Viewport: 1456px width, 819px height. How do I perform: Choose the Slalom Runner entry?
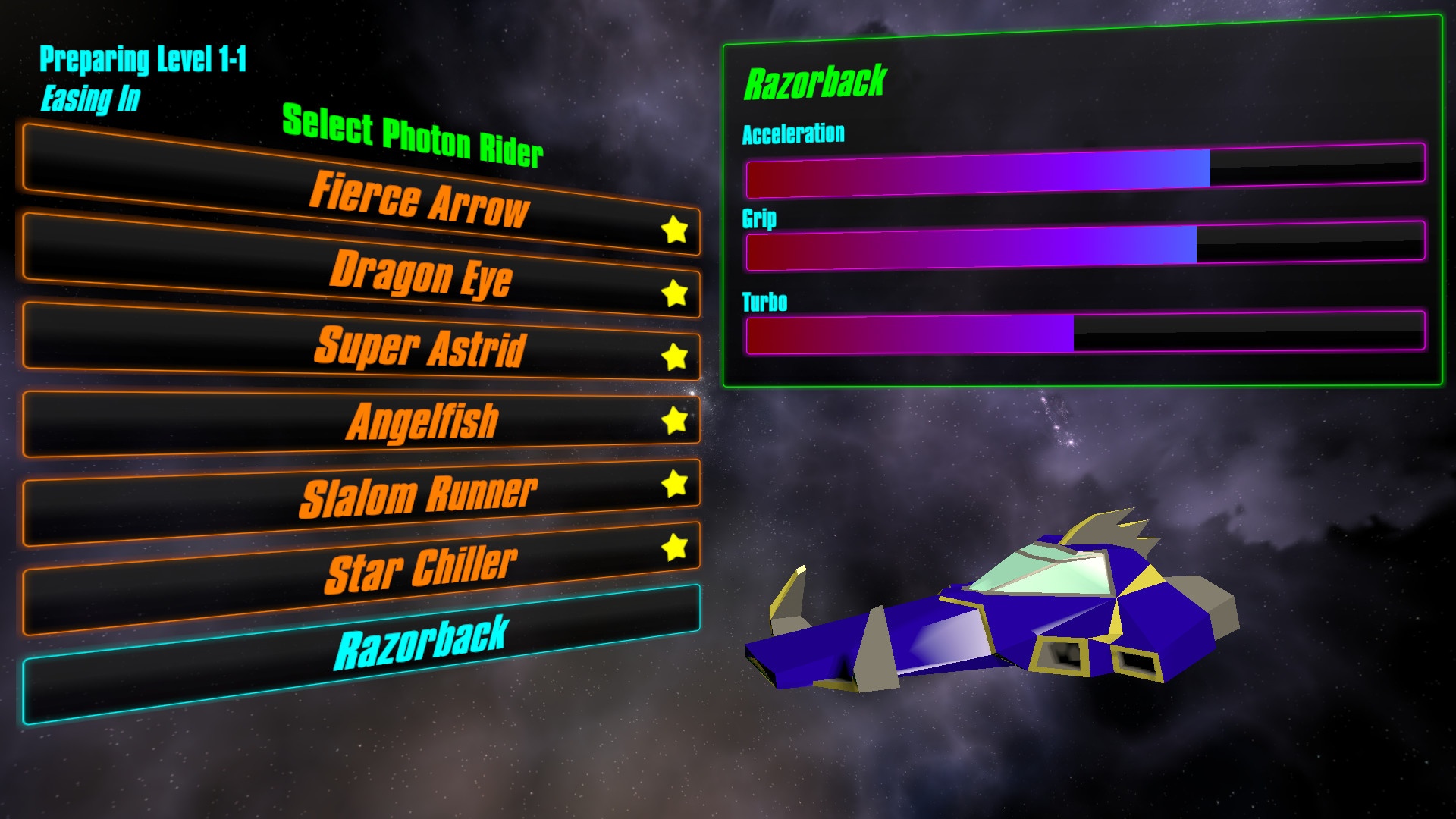click(x=419, y=496)
